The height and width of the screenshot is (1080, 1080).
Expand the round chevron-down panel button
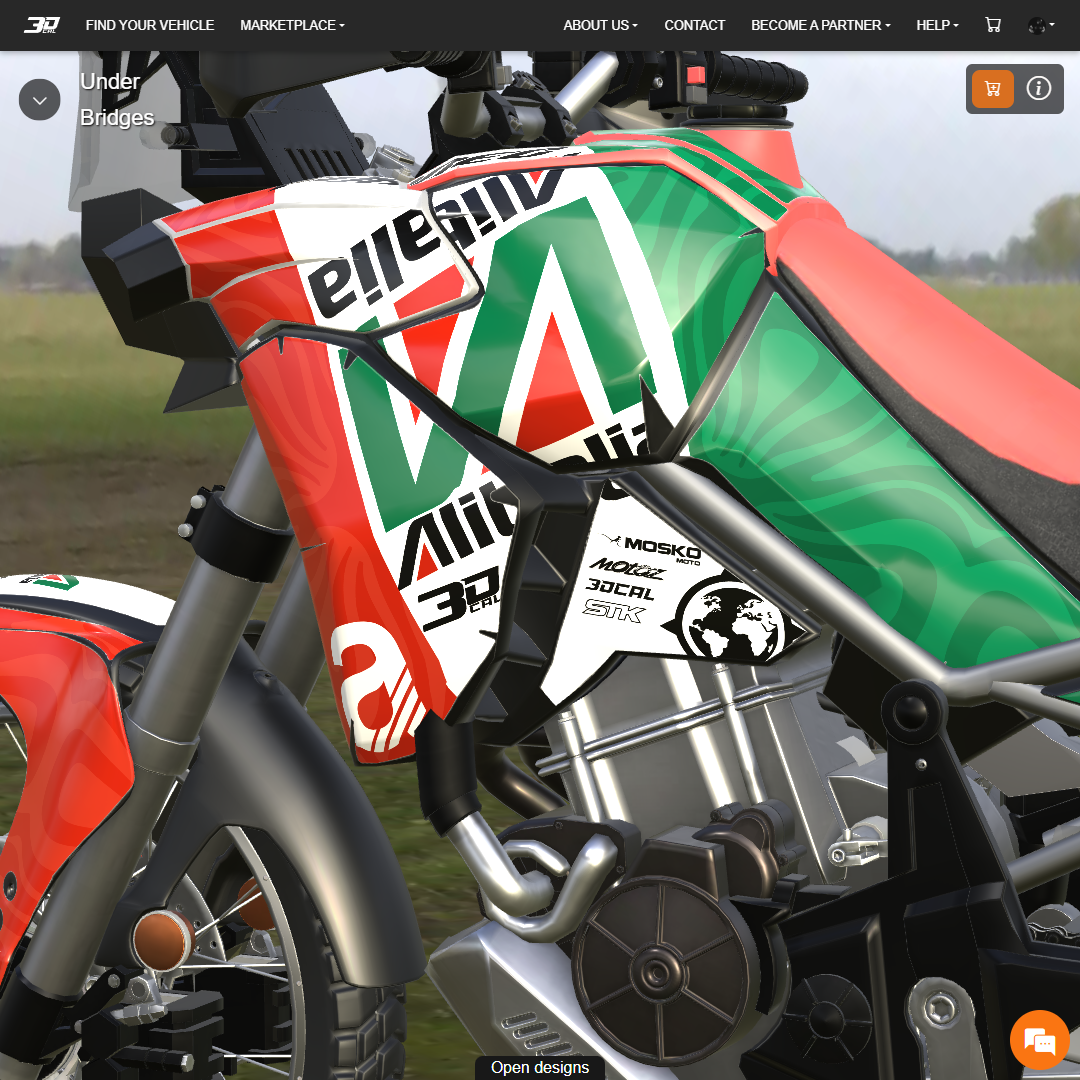[40, 100]
